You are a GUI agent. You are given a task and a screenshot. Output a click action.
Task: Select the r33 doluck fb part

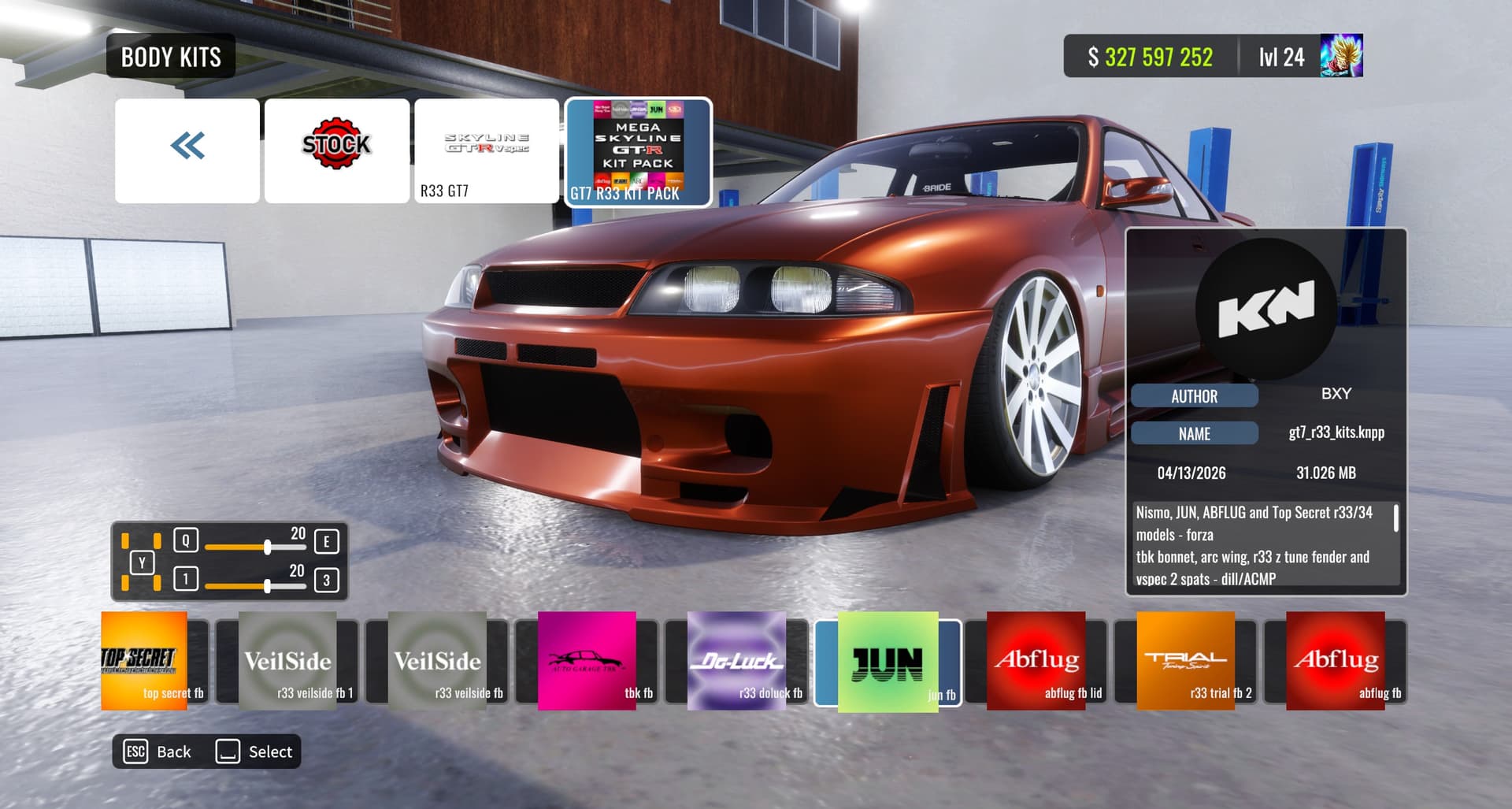coord(737,662)
